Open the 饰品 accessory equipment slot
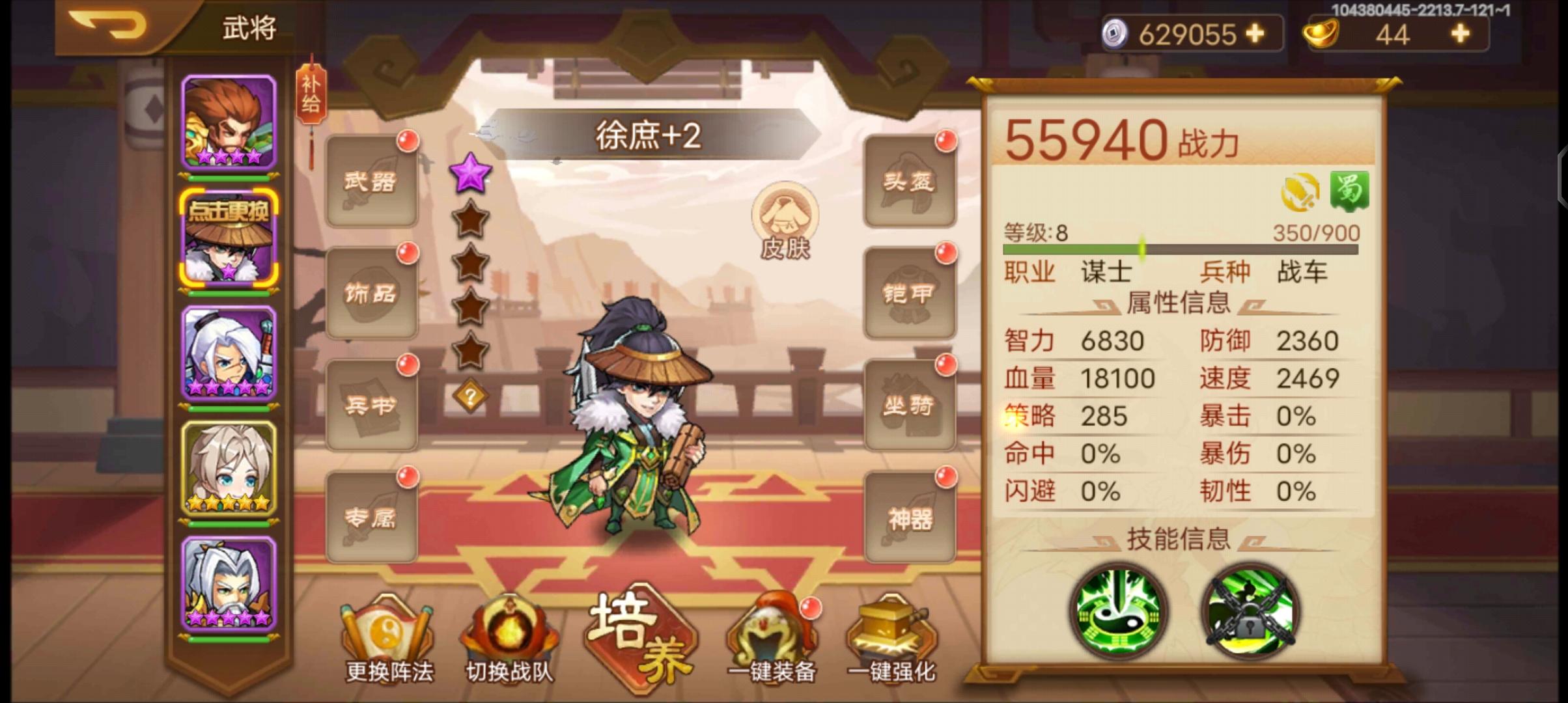Image resolution: width=1568 pixels, height=703 pixels. pos(371,294)
